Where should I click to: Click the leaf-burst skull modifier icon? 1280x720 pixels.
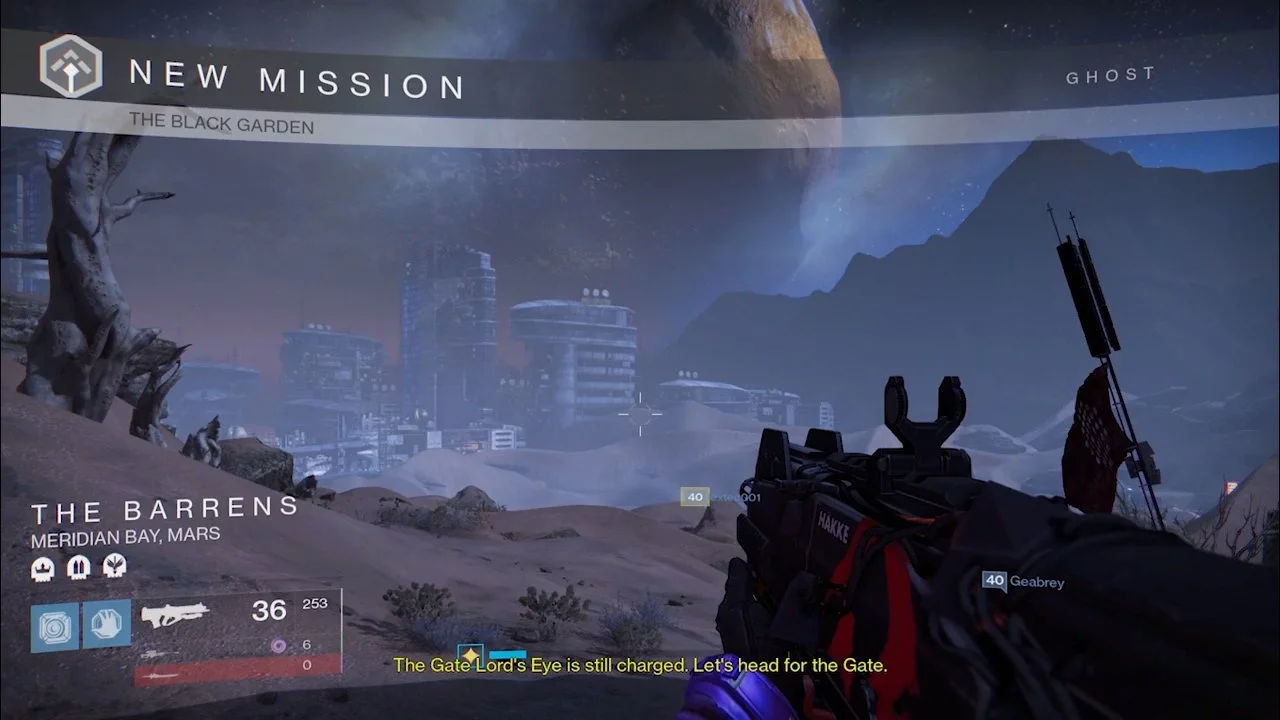[115, 569]
